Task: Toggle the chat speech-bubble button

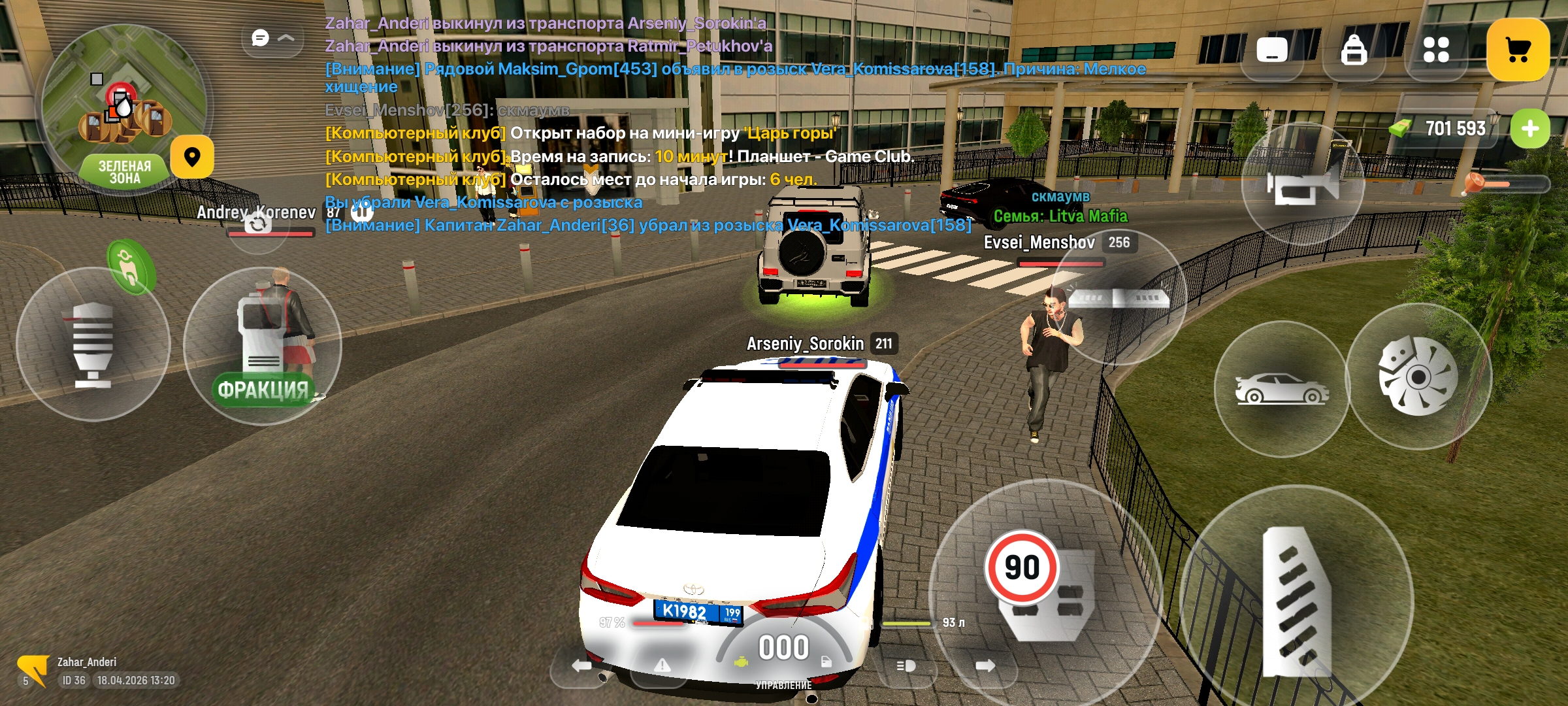Action: pyautogui.click(x=261, y=39)
